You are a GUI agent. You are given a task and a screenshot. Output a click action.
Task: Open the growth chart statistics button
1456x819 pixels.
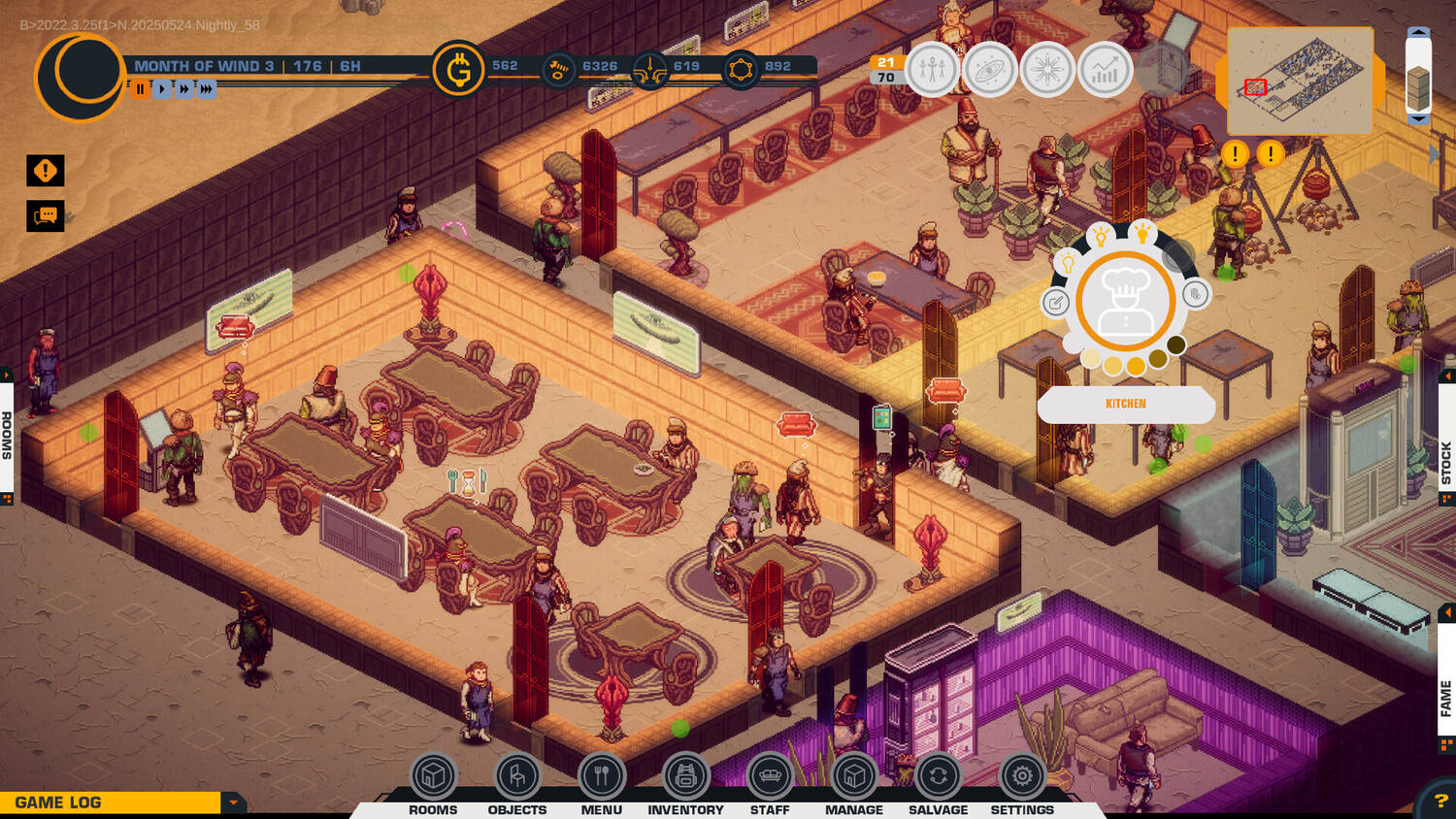(x=1105, y=70)
